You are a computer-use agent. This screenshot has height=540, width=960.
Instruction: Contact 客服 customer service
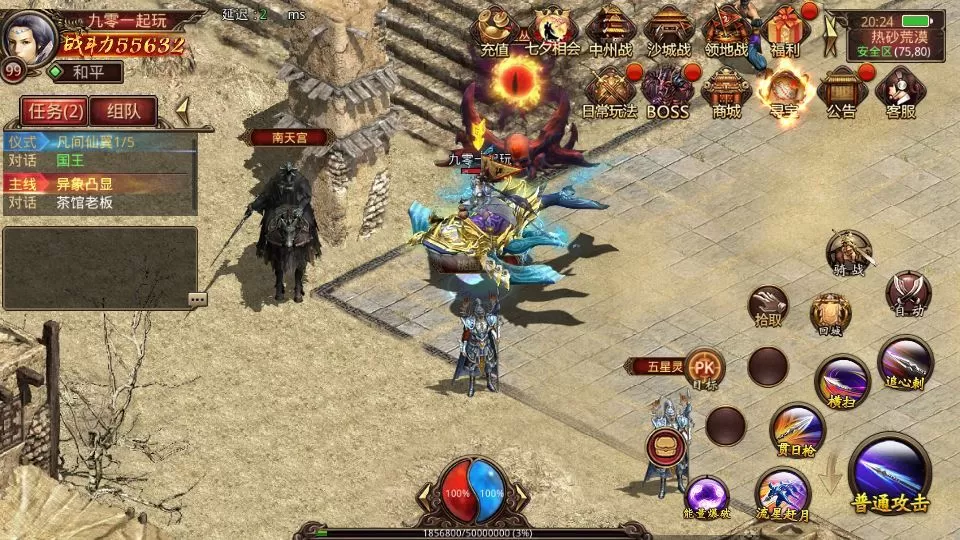[900, 93]
